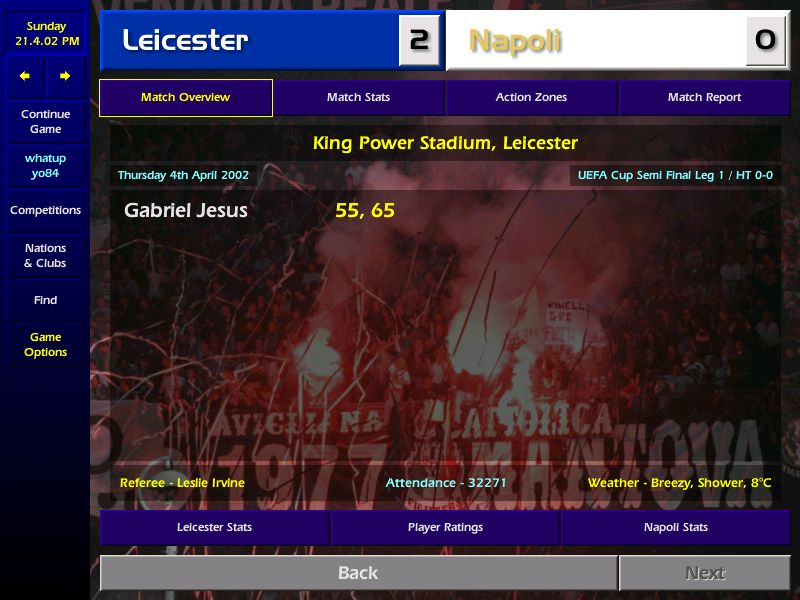Open the Competitions menu
Screen dimensions: 800x600
[45, 211]
